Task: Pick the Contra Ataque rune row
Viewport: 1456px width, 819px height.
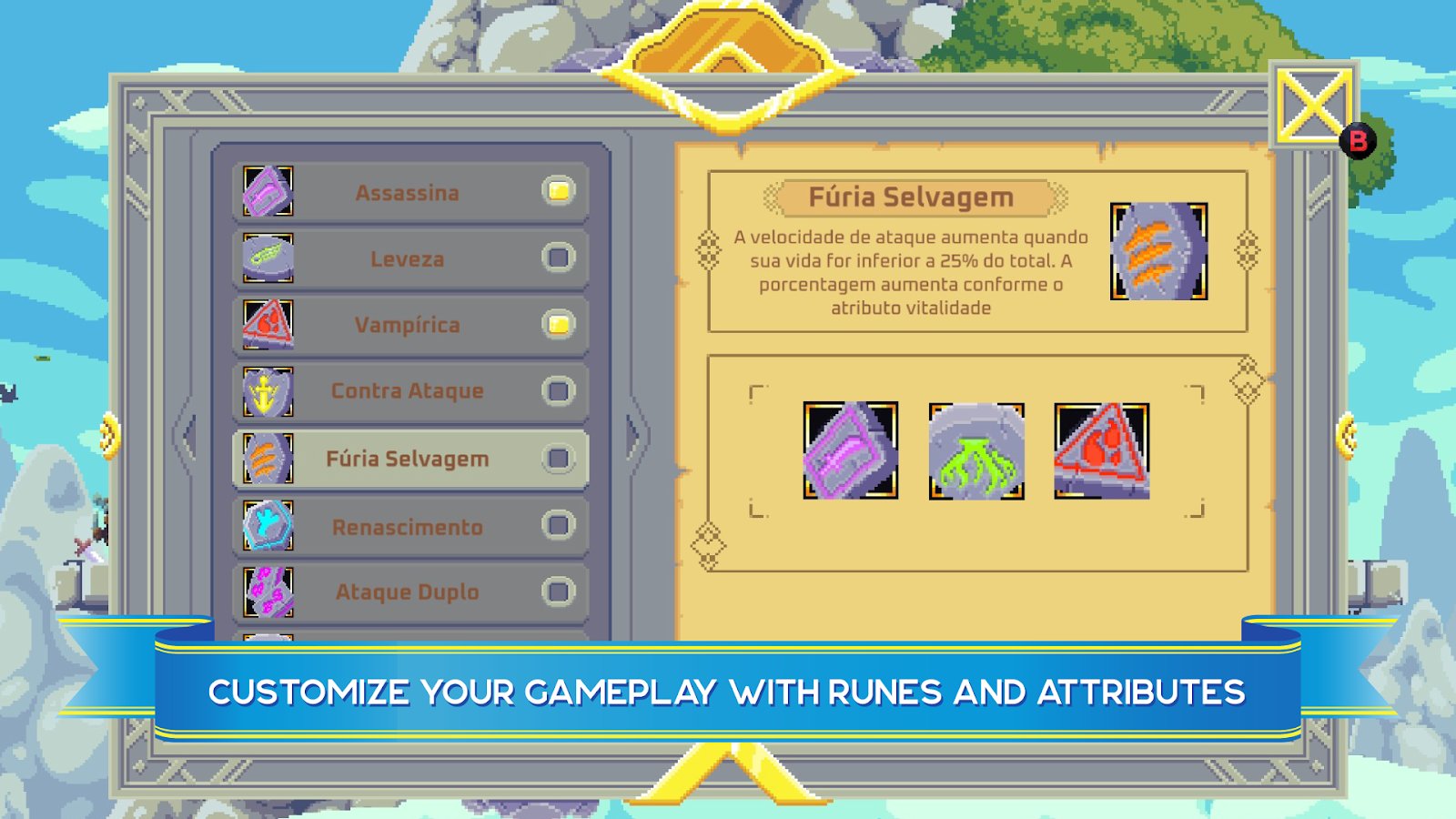Action: click(x=407, y=391)
